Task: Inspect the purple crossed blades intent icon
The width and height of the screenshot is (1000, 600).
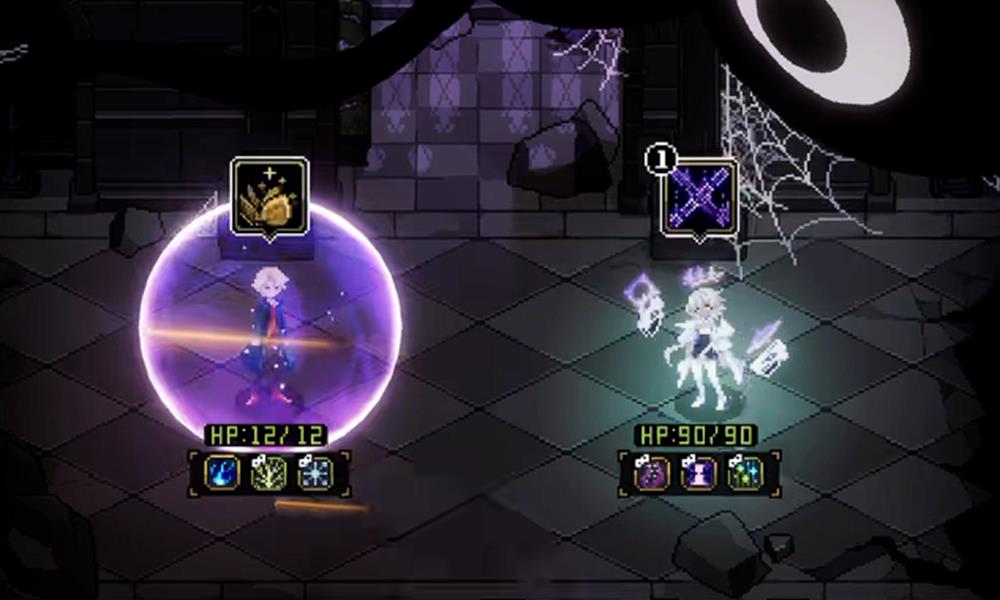Action: coord(698,197)
